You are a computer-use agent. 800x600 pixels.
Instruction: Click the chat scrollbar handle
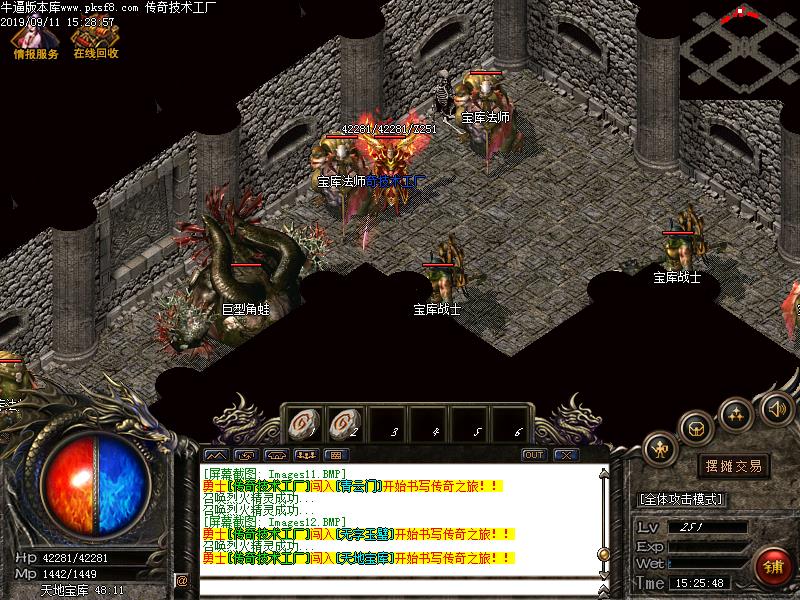(602, 553)
